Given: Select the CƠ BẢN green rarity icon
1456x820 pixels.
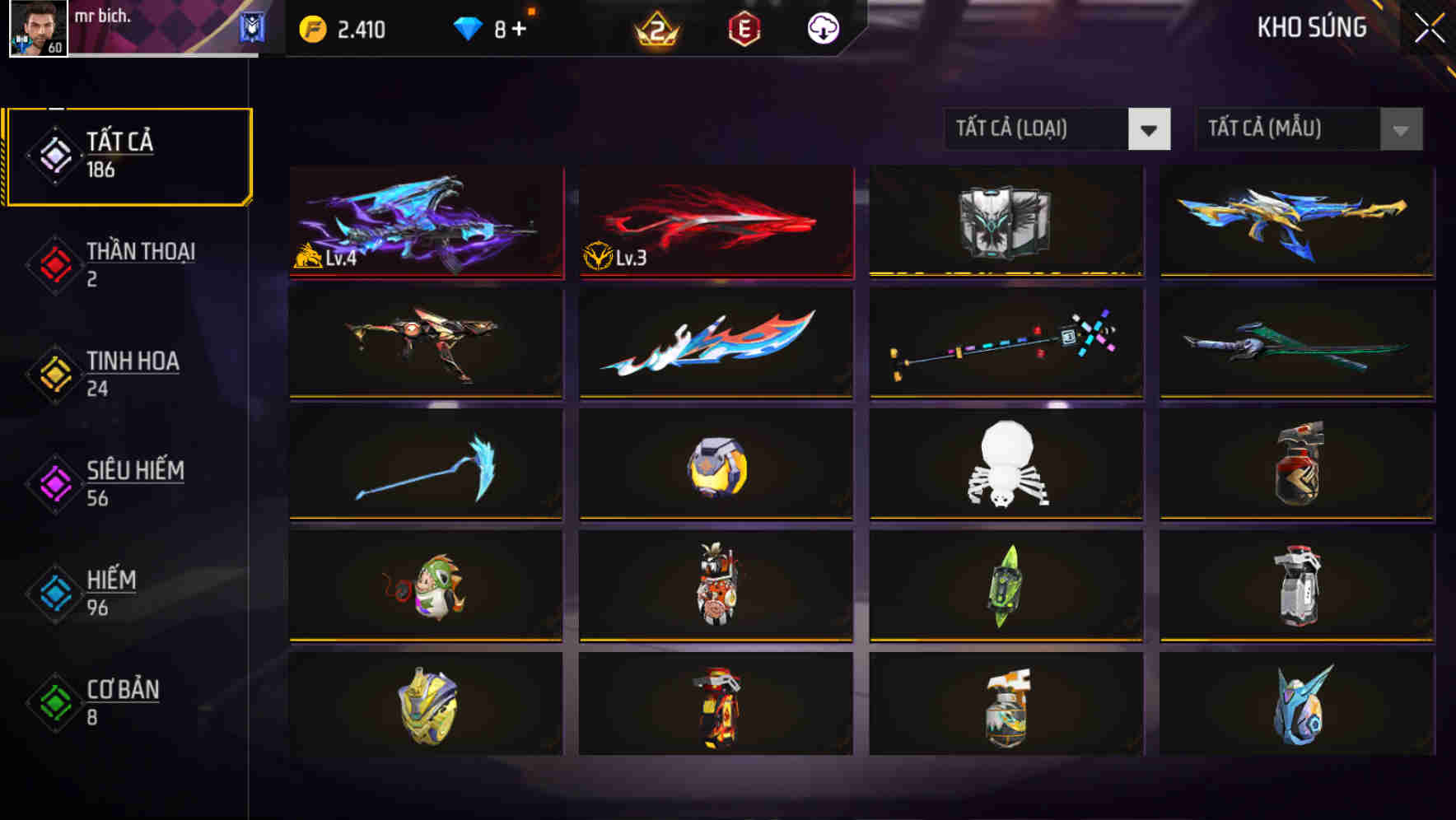Looking at the screenshot, I should click(53, 703).
